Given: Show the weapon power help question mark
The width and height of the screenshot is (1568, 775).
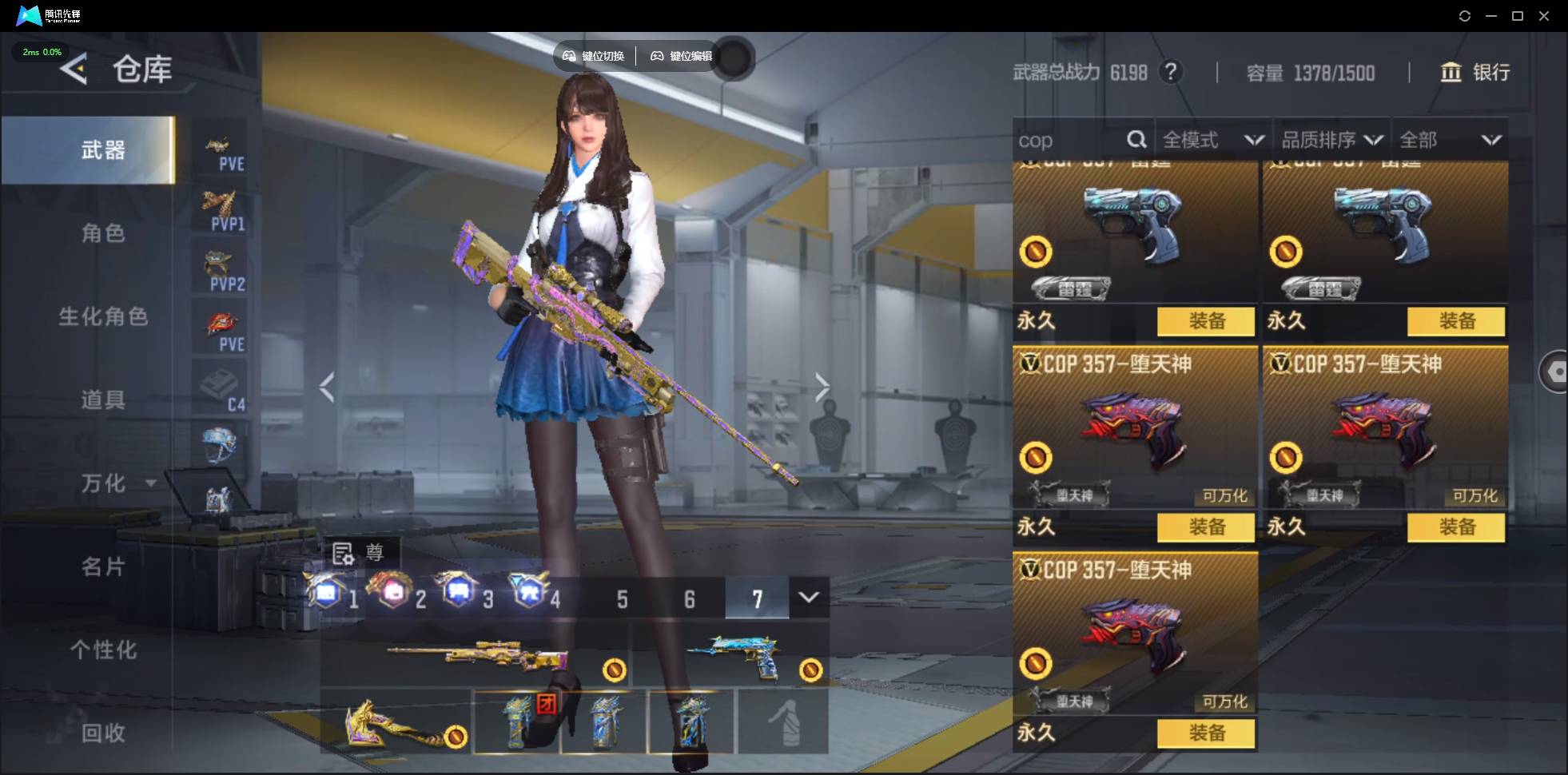Looking at the screenshot, I should point(1171,73).
